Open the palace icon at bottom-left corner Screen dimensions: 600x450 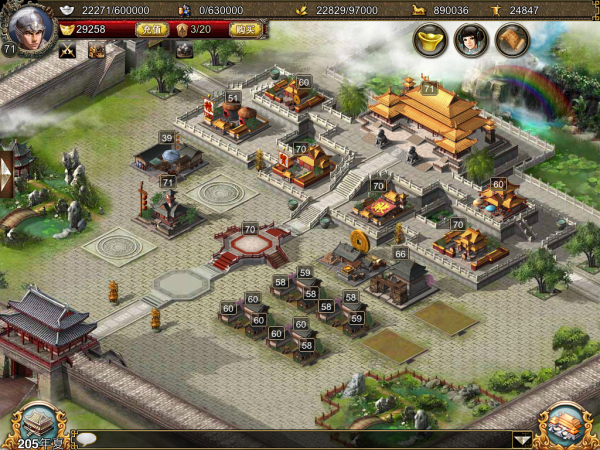[38, 423]
